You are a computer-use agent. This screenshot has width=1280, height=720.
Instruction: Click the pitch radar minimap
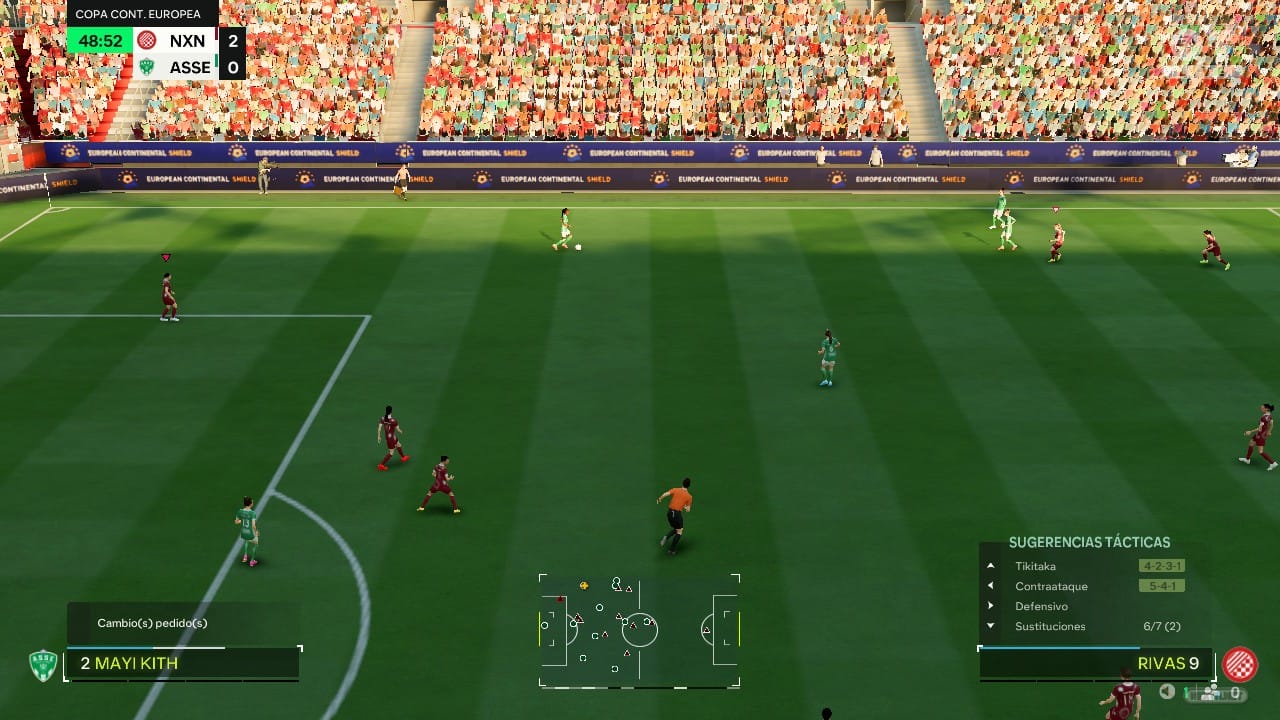(639, 630)
